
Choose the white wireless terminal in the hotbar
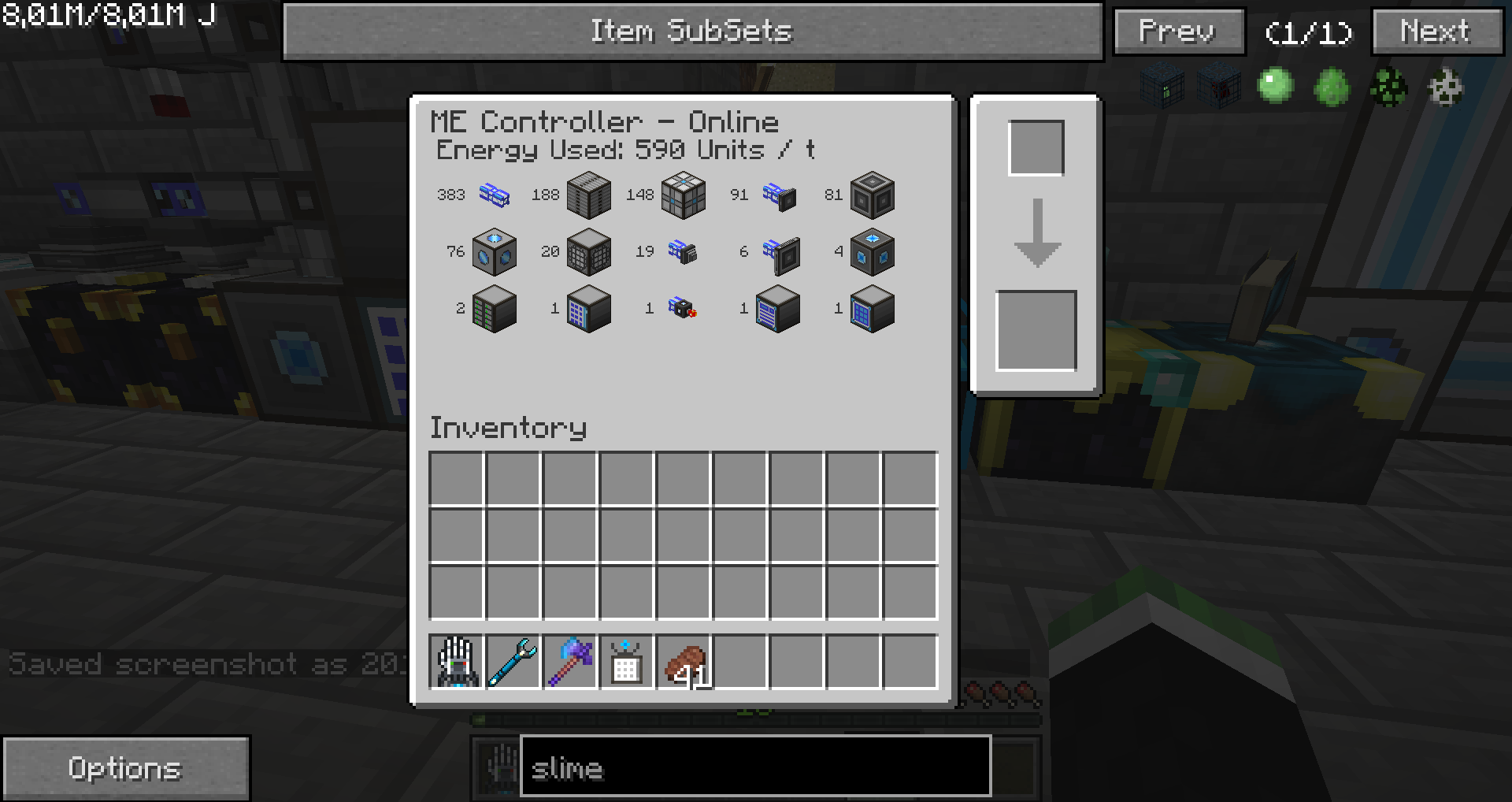pos(627,663)
